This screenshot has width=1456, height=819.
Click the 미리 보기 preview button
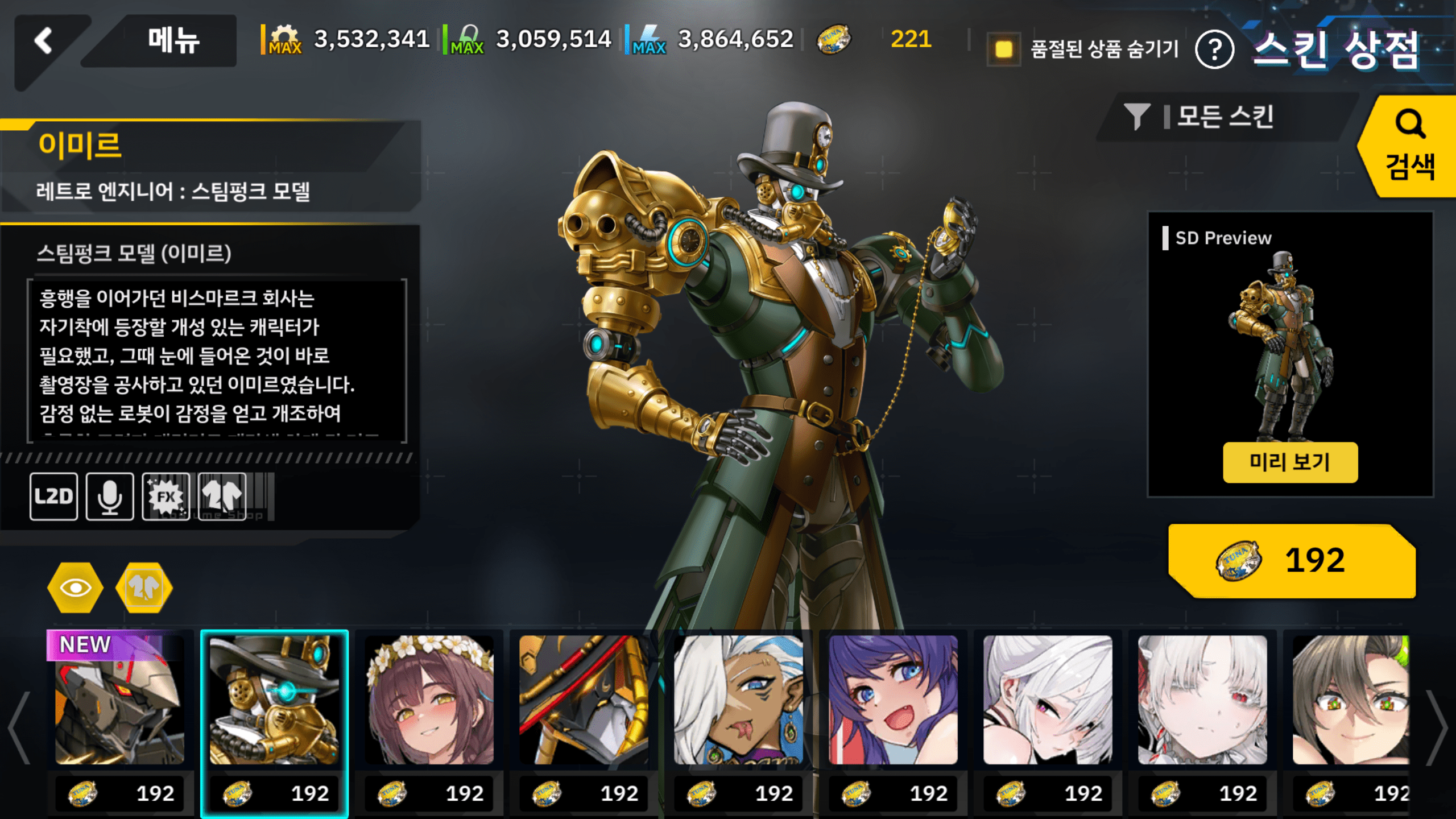1290,462
